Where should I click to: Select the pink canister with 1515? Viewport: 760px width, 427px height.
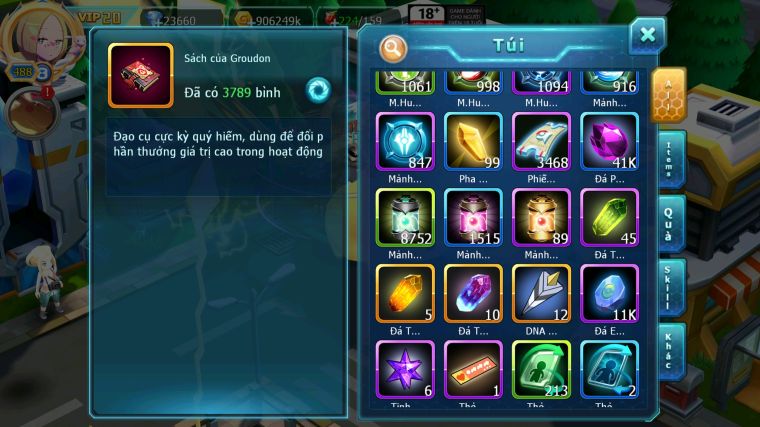(473, 216)
